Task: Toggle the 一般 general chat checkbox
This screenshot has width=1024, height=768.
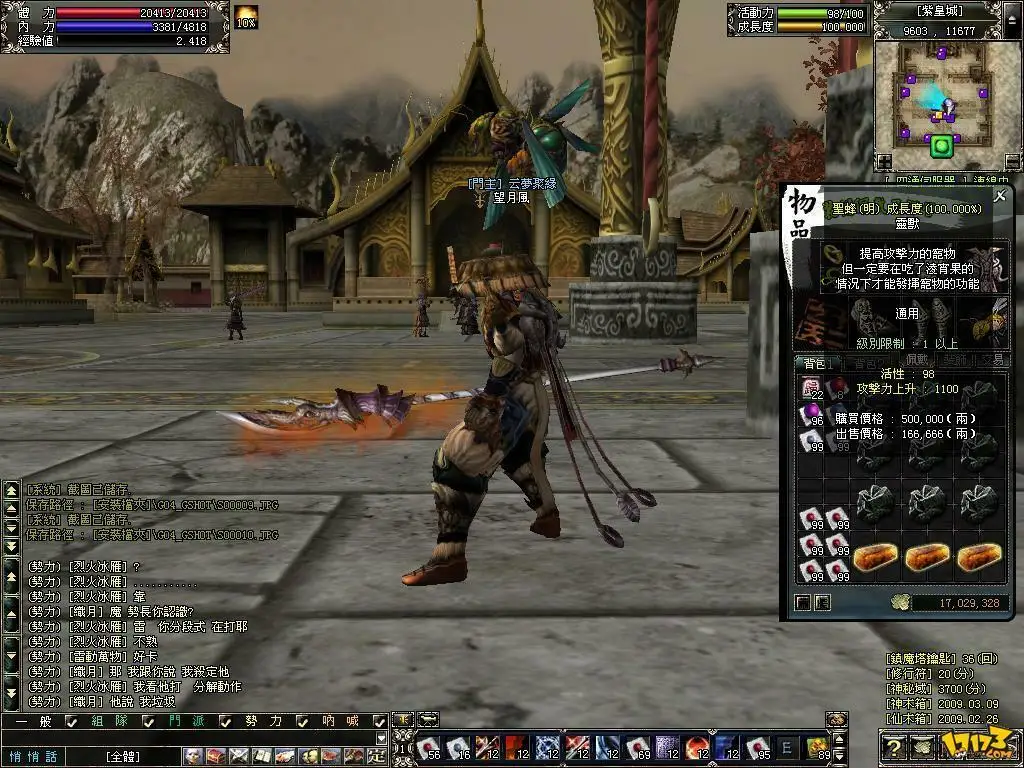Action: pos(72,721)
